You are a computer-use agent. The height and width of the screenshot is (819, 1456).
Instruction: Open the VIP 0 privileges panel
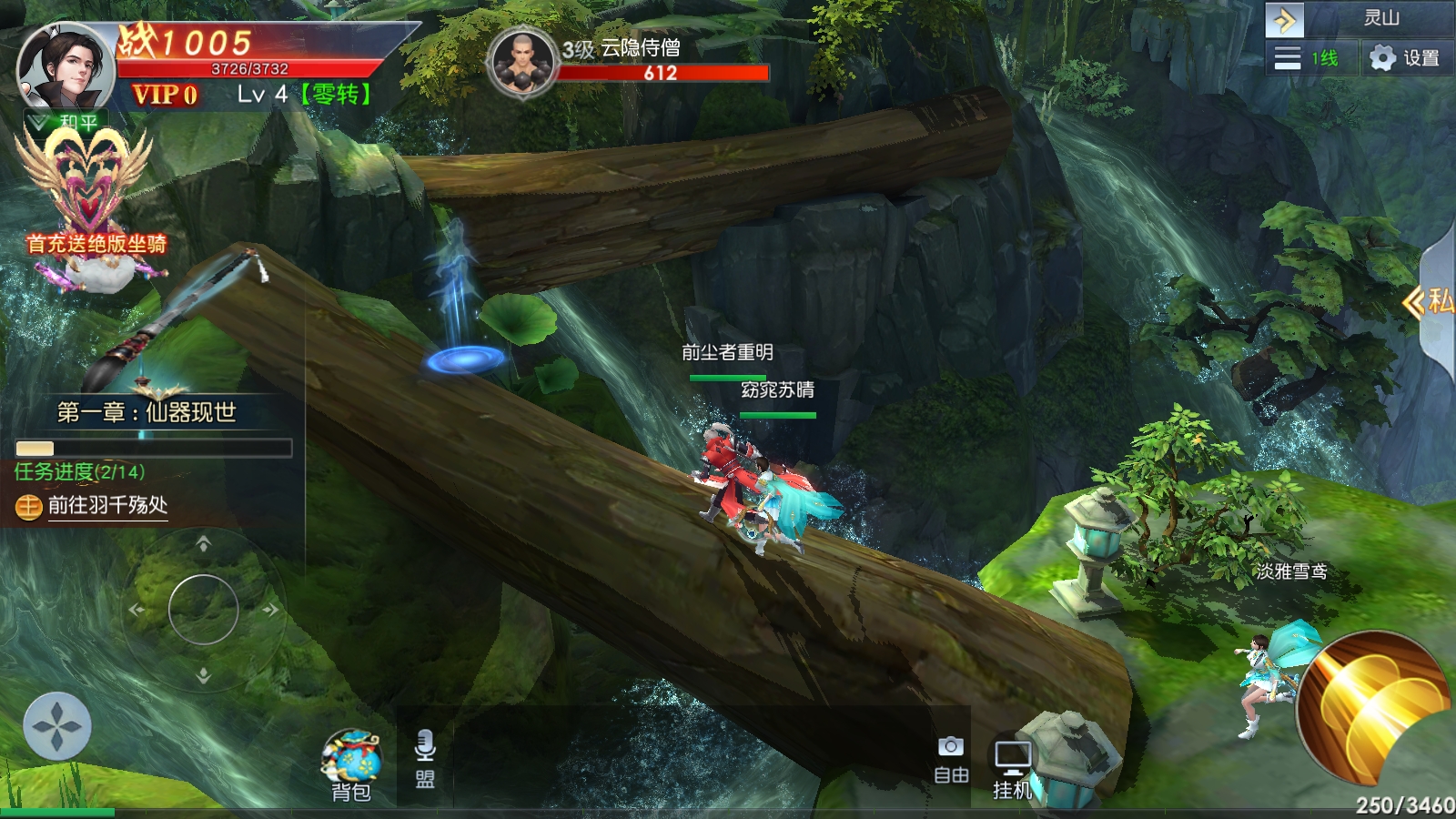point(165,95)
